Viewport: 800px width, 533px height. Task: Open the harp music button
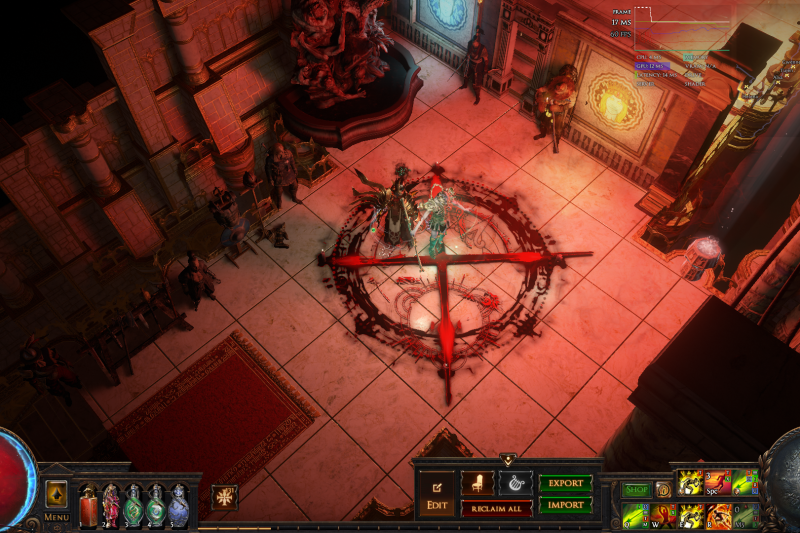coord(515,484)
